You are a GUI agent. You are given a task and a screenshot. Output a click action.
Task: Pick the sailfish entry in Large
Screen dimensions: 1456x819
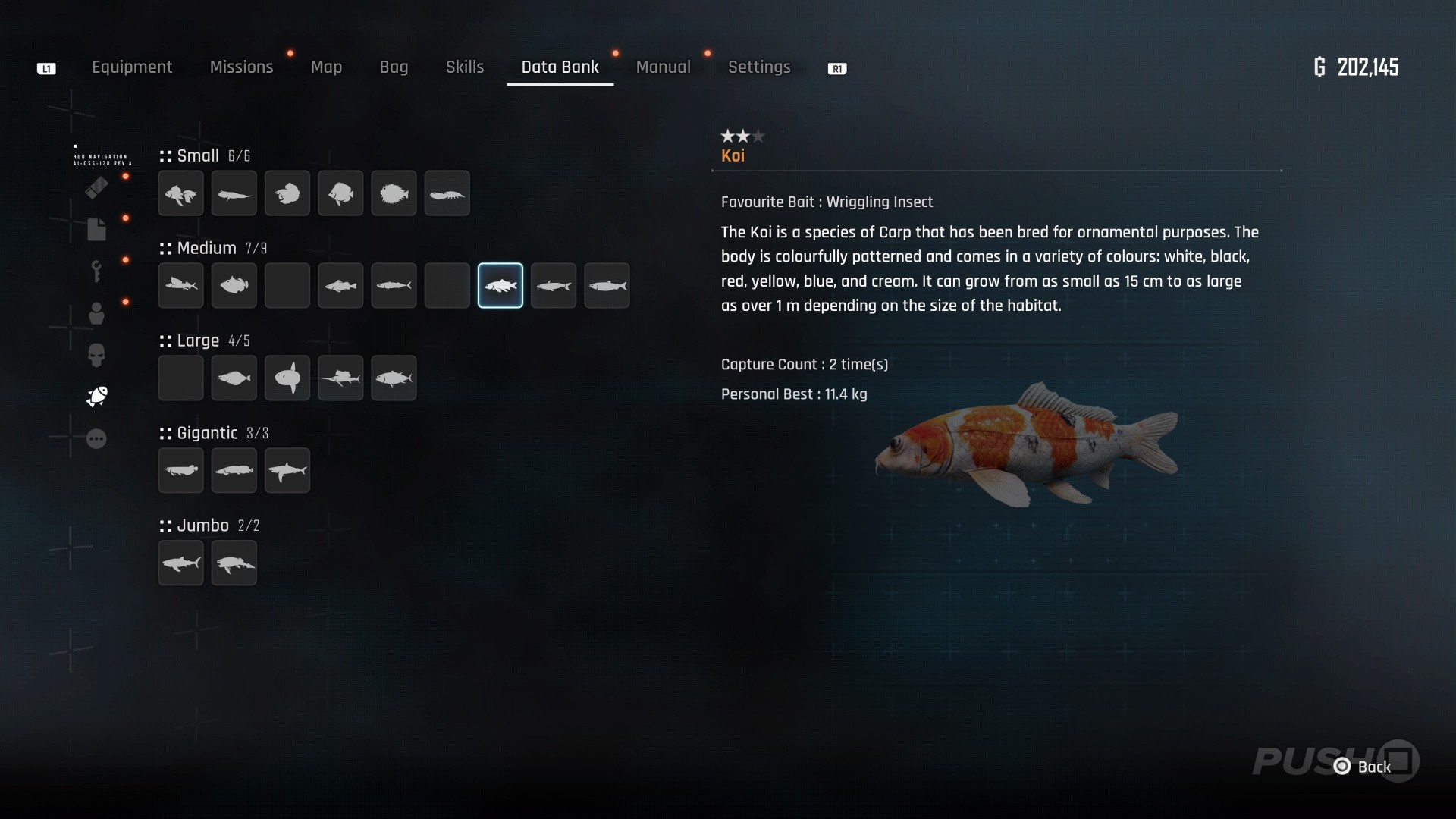coord(340,378)
